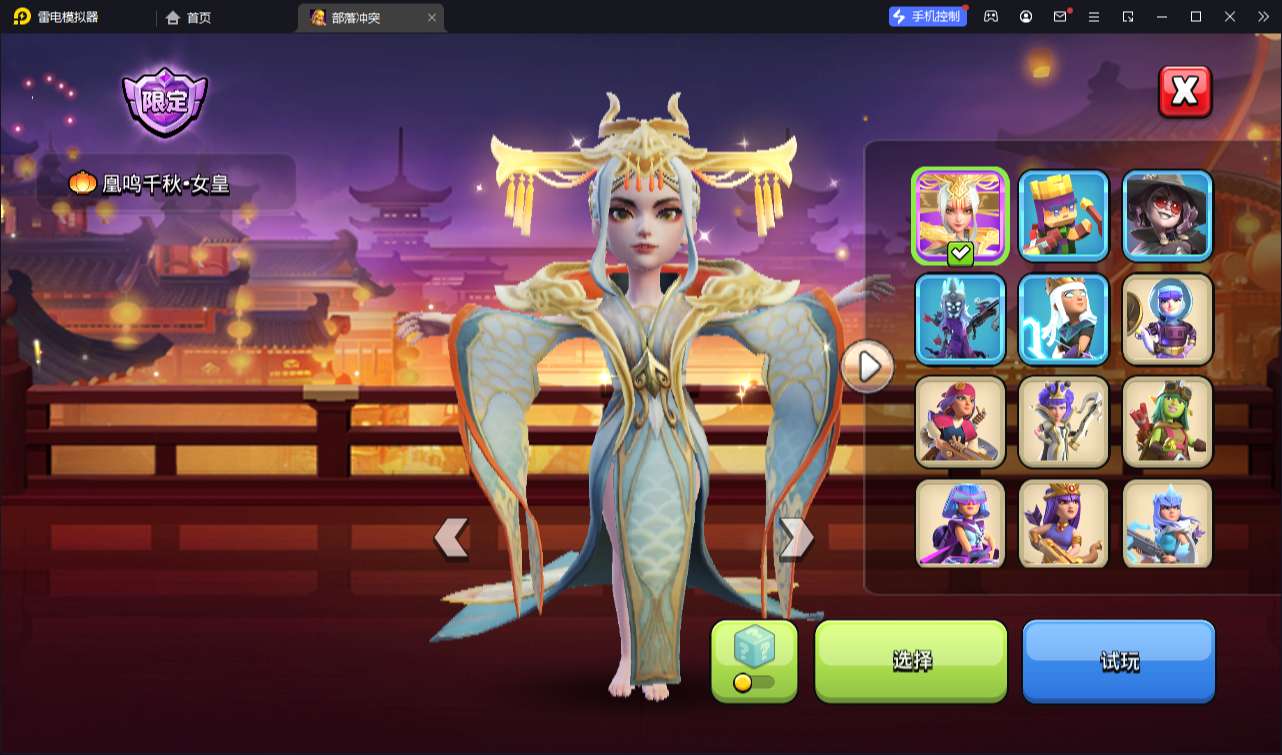The width and height of the screenshot is (1282, 755).
Task: Pick the witch hat red glasses skin
Action: click(1167, 215)
